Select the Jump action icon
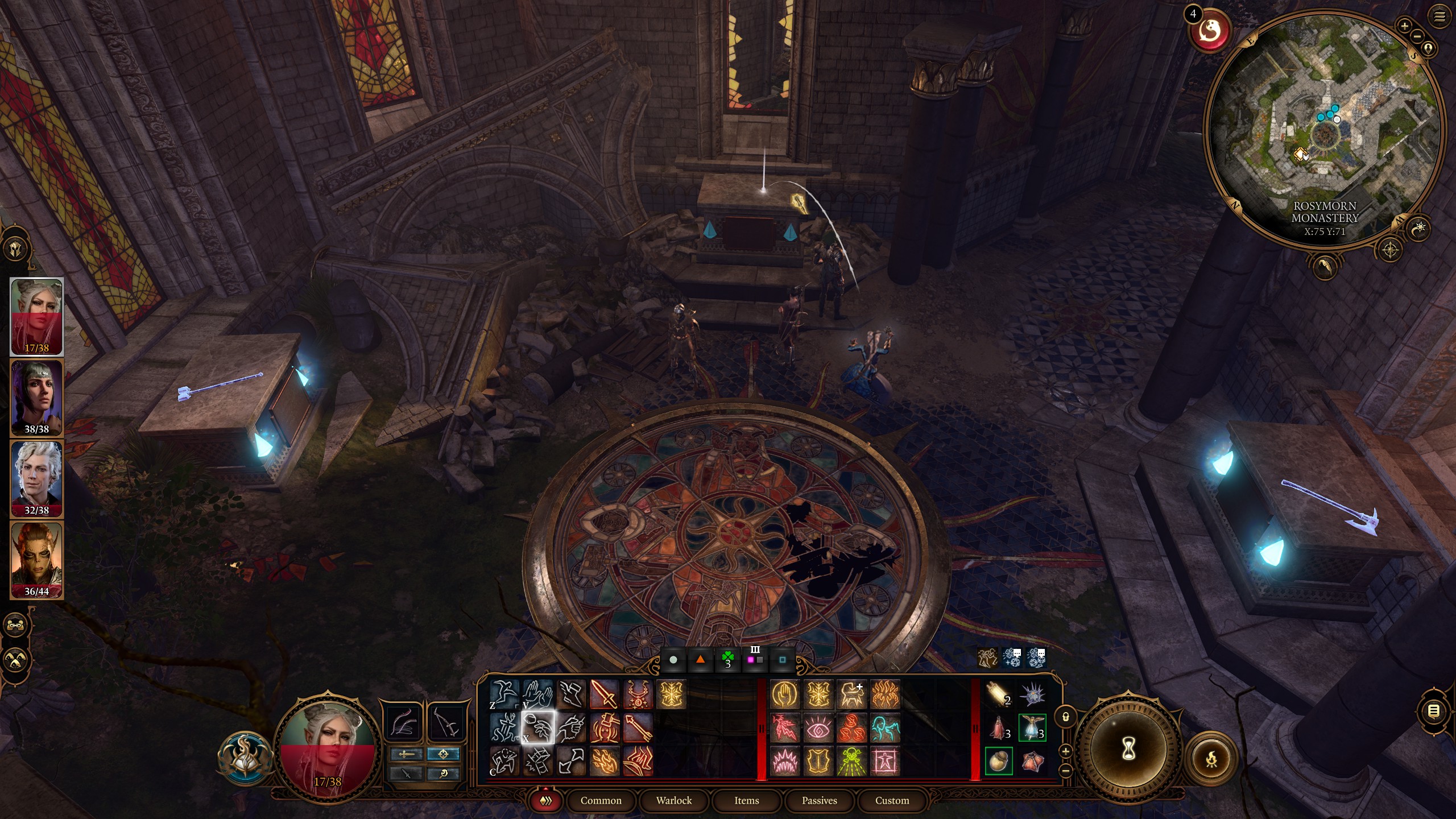 [505, 693]
